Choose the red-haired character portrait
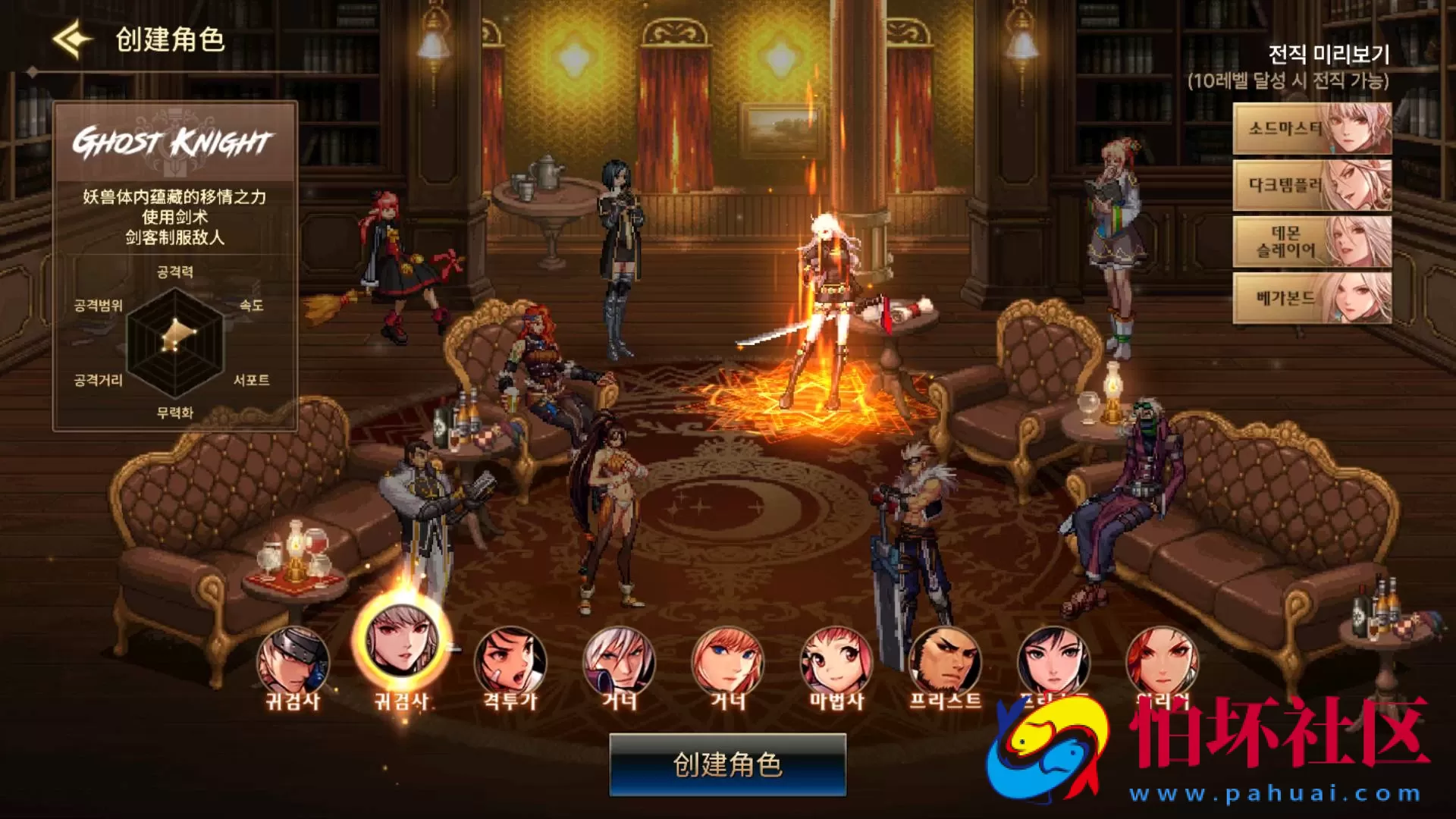The image size is (1456, 819). 1162,661
